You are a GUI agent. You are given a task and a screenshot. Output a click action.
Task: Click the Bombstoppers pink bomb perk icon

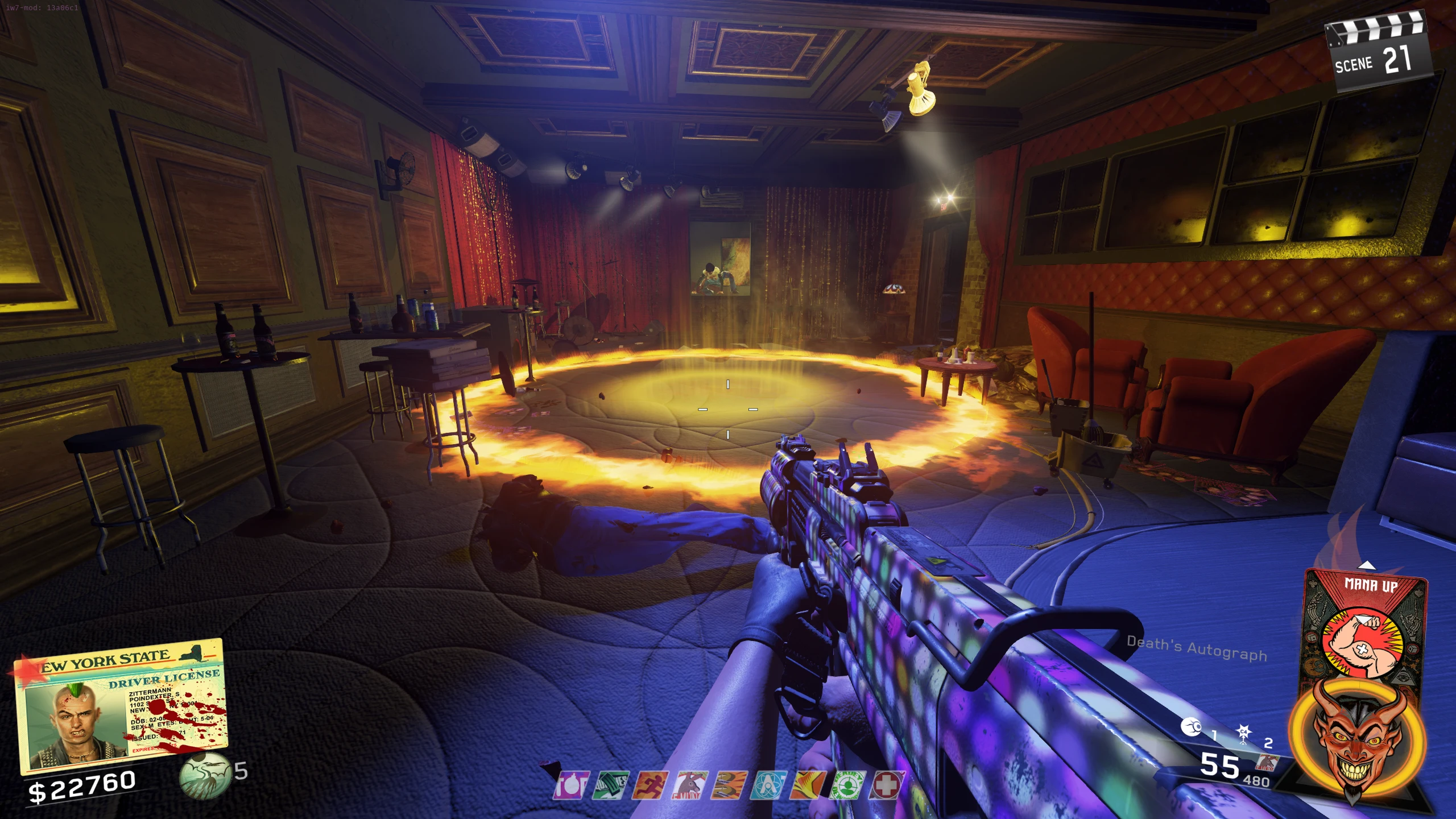570,785
